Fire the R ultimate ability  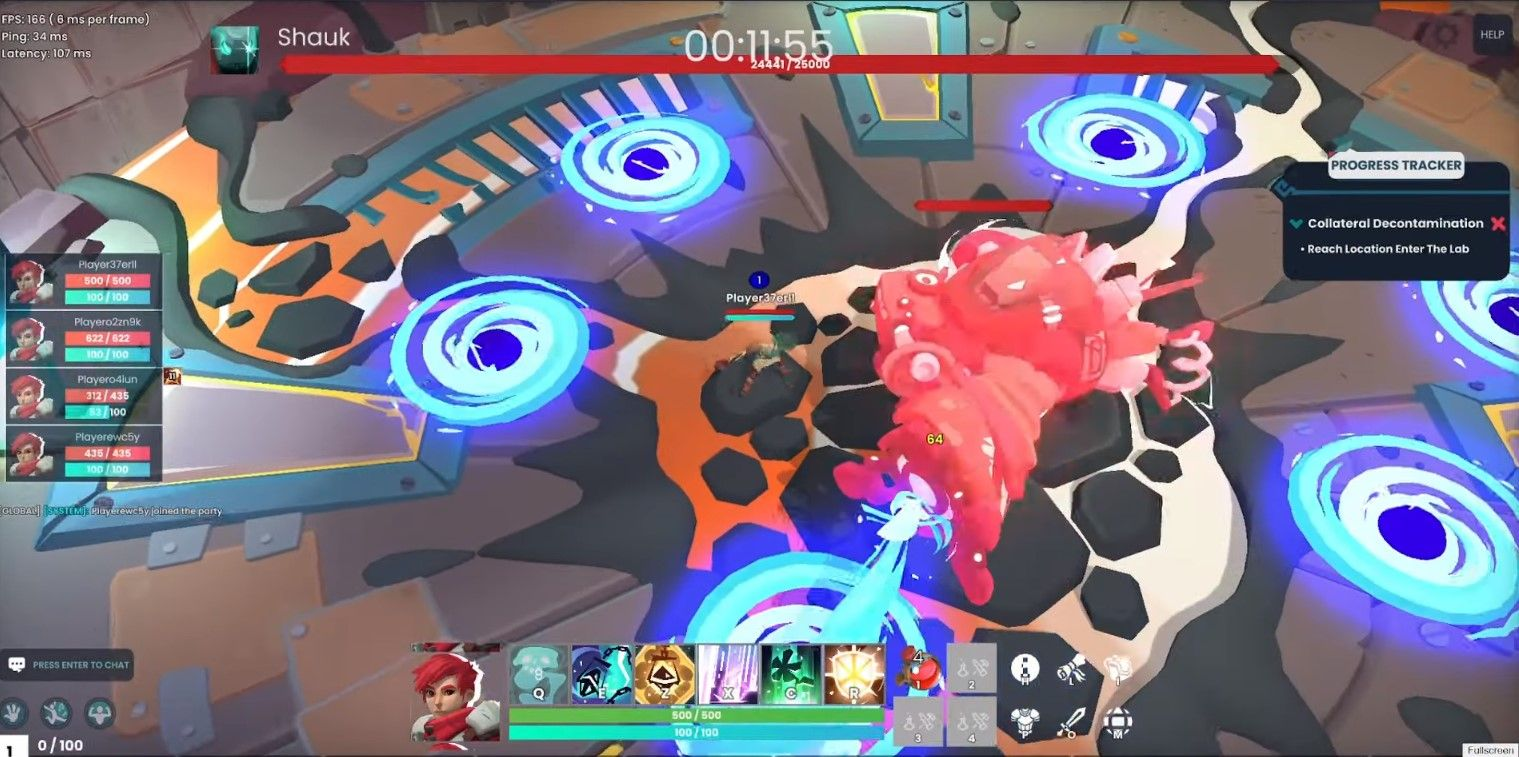tap(855, 674)
